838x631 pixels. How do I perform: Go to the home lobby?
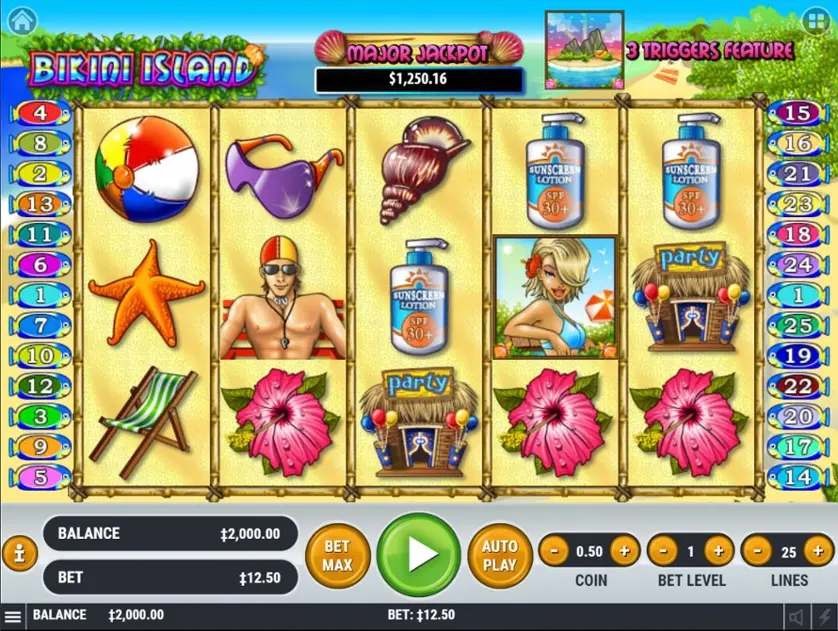coord(21,19)
